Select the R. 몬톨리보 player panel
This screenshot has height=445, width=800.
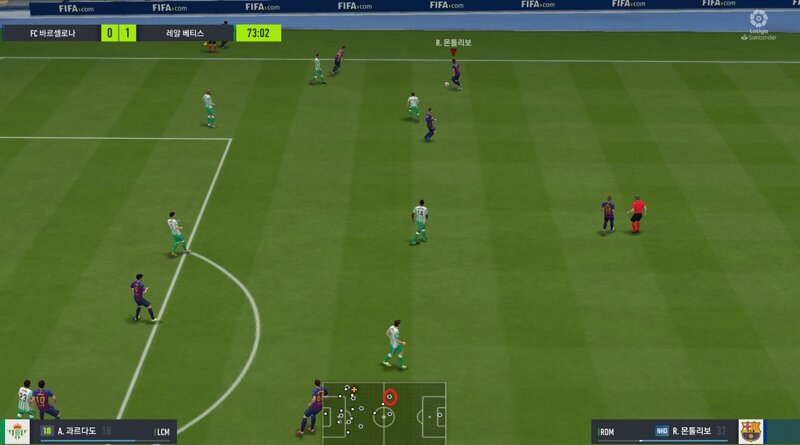pos(663,431)
